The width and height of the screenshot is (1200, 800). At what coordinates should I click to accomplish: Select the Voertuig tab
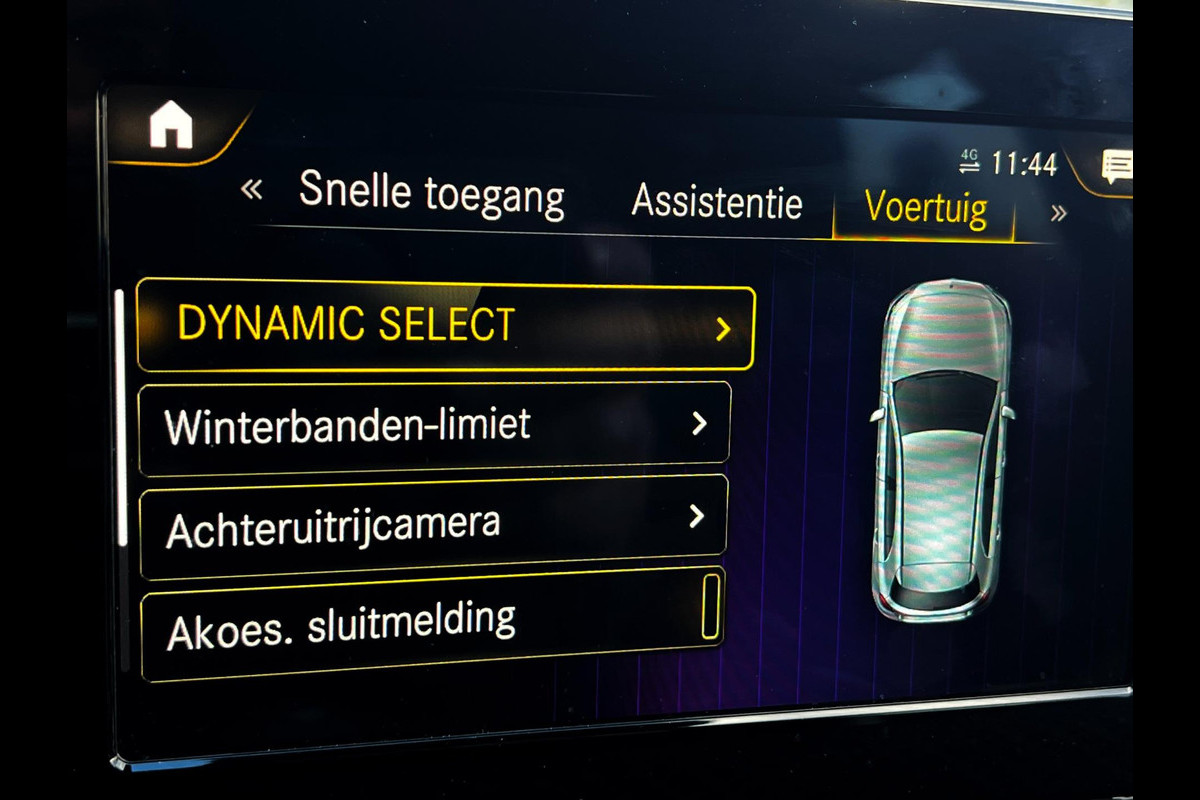926,209
